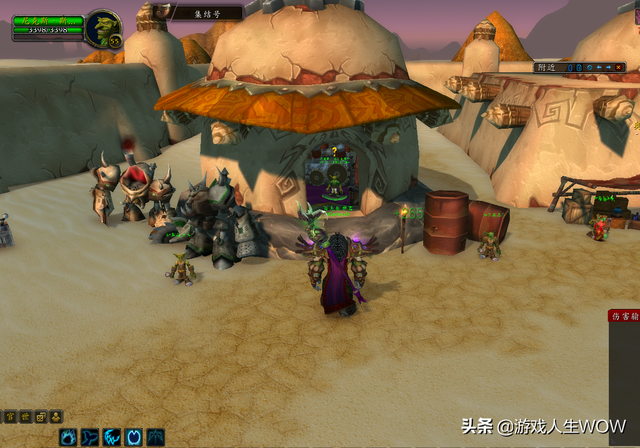Viewport: 640px width, 448px height.
Task: Toggle the lock icon on the 附近 bar
Action: click(x=577, y=67)
